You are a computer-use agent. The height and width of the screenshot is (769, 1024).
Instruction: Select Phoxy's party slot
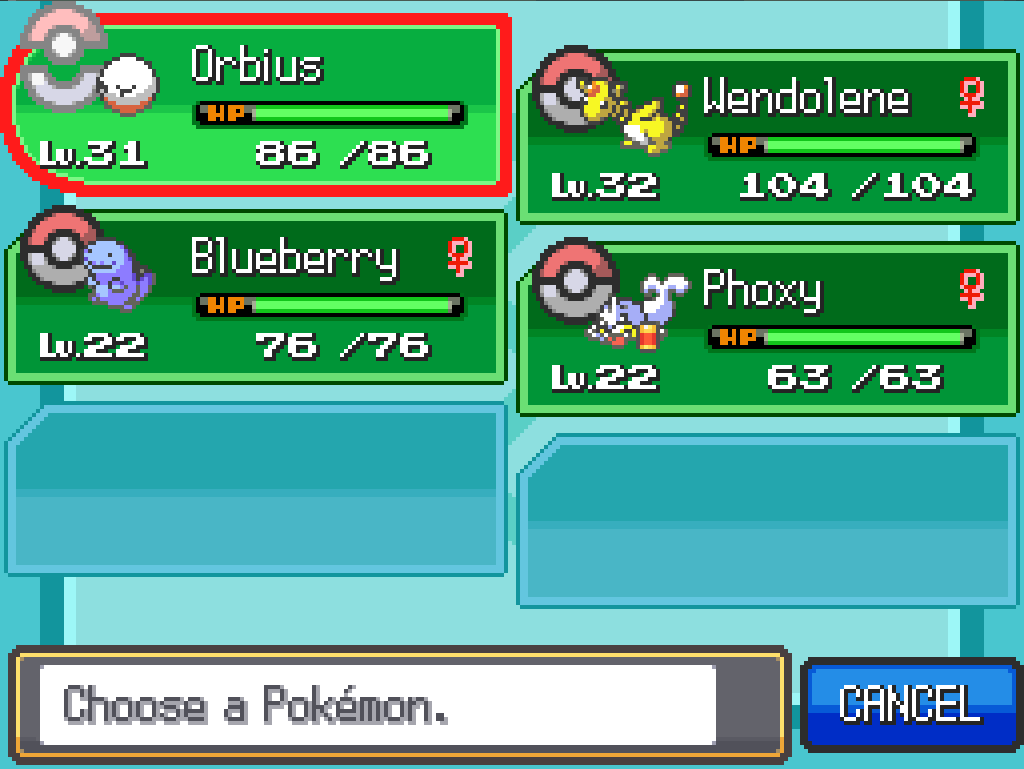pyautogui.click(x=768, y=329)
